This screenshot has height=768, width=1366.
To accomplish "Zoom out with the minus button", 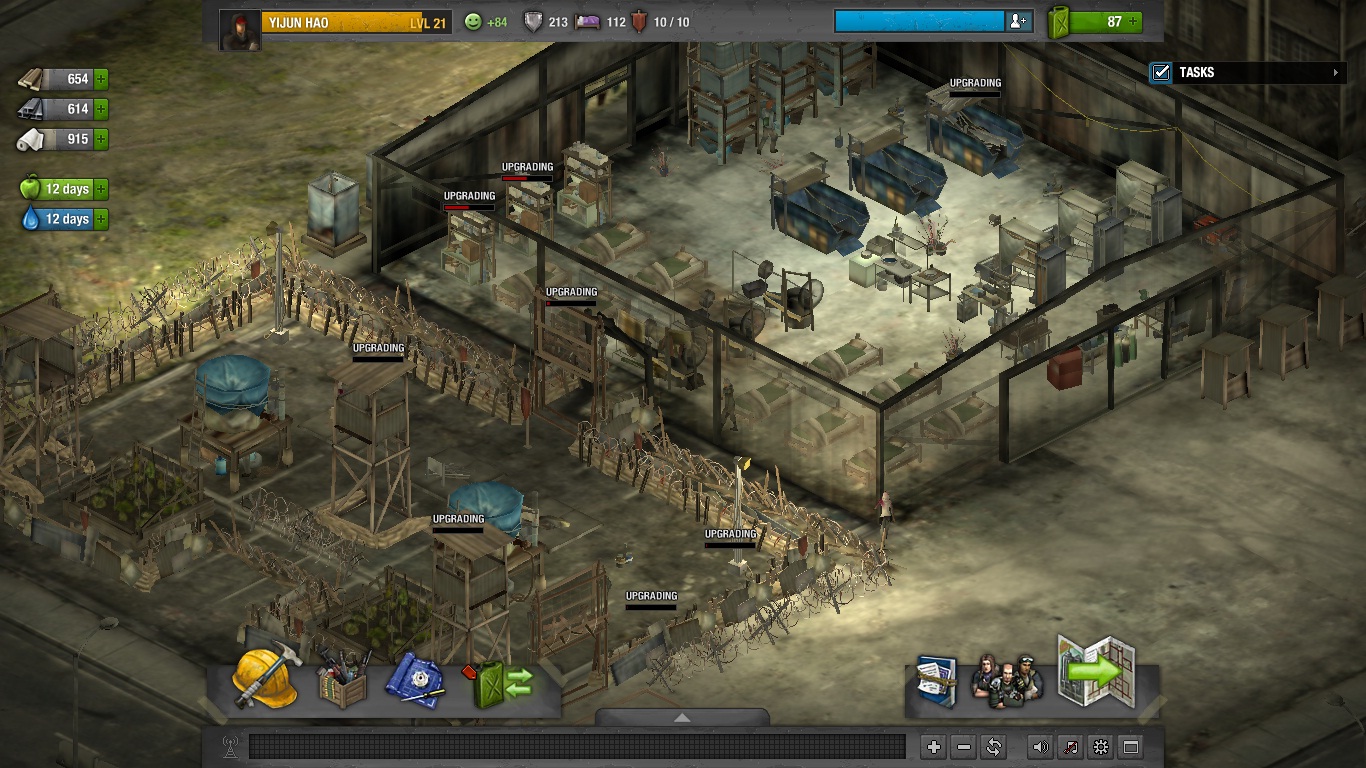I will (964, 747).
